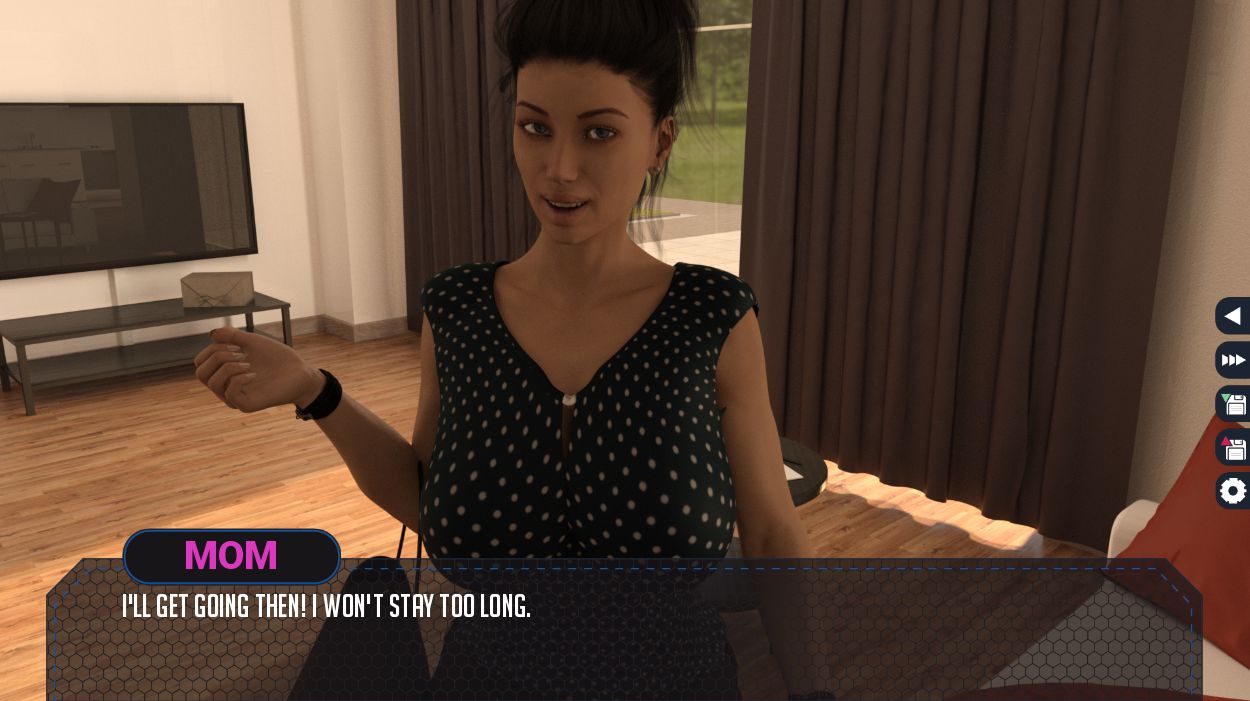Screen dimensions: 1250x701
Task: Click the back arrow rollback button
Action: tap(1233, 316)
